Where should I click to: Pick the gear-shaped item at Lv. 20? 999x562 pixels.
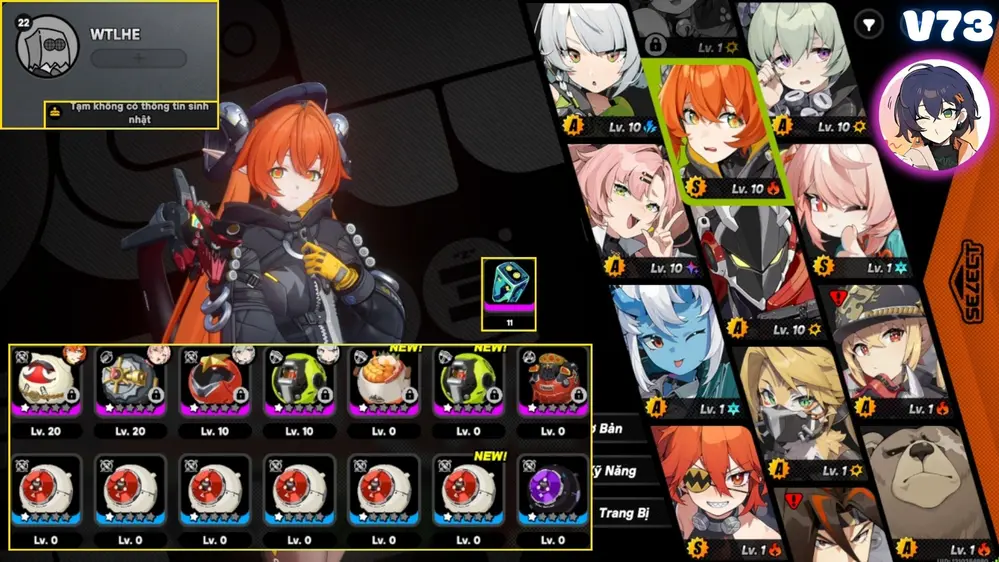[130, 382]
